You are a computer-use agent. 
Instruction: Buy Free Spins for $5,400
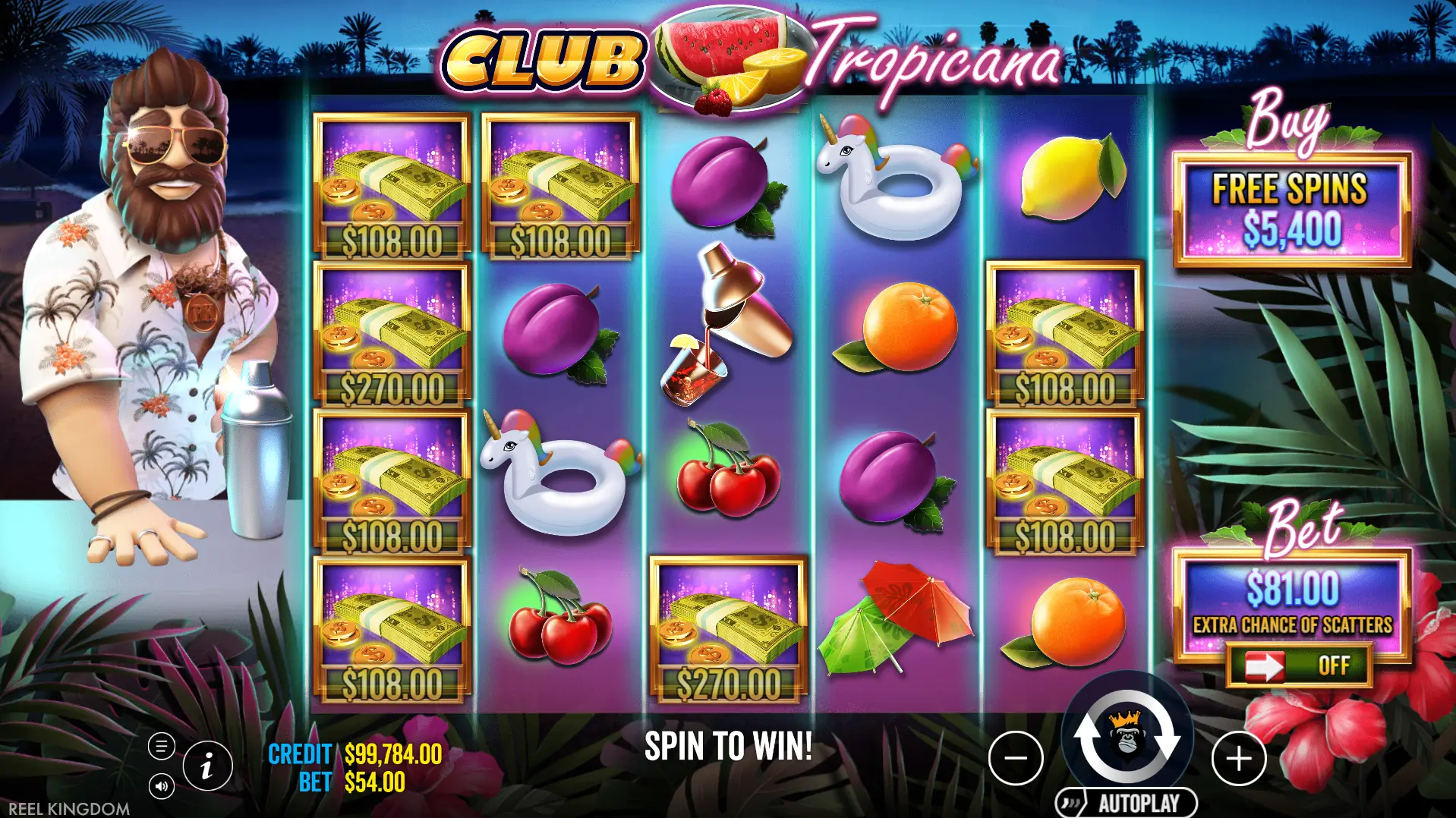tap(1291, 210)
